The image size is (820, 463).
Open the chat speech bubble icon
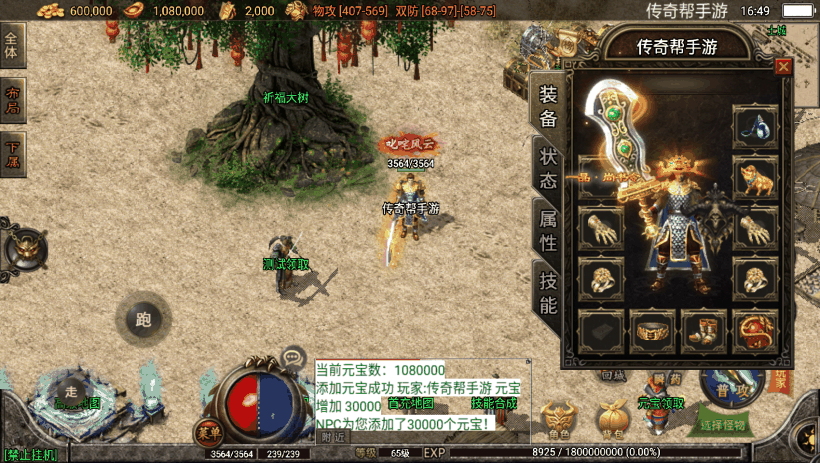(293, 356)
